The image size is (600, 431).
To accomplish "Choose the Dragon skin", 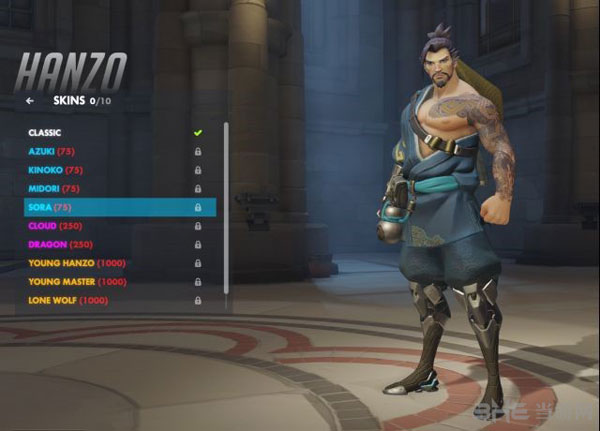I will [x=59, y=245].
